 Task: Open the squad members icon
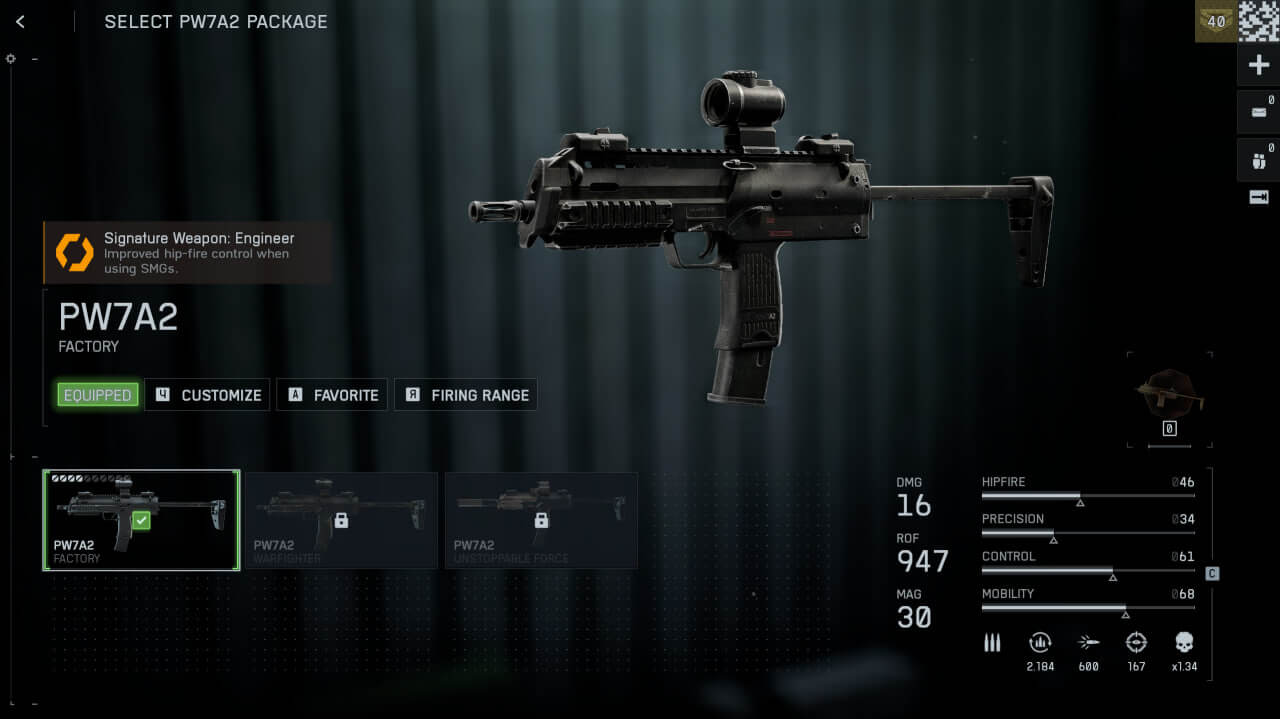click(x=1259, y=160)
